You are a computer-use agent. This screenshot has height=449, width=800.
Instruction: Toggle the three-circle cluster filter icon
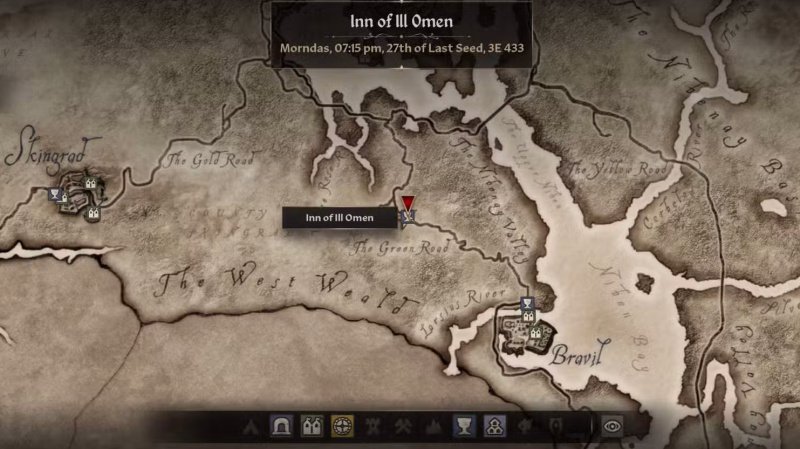point(492,426)
